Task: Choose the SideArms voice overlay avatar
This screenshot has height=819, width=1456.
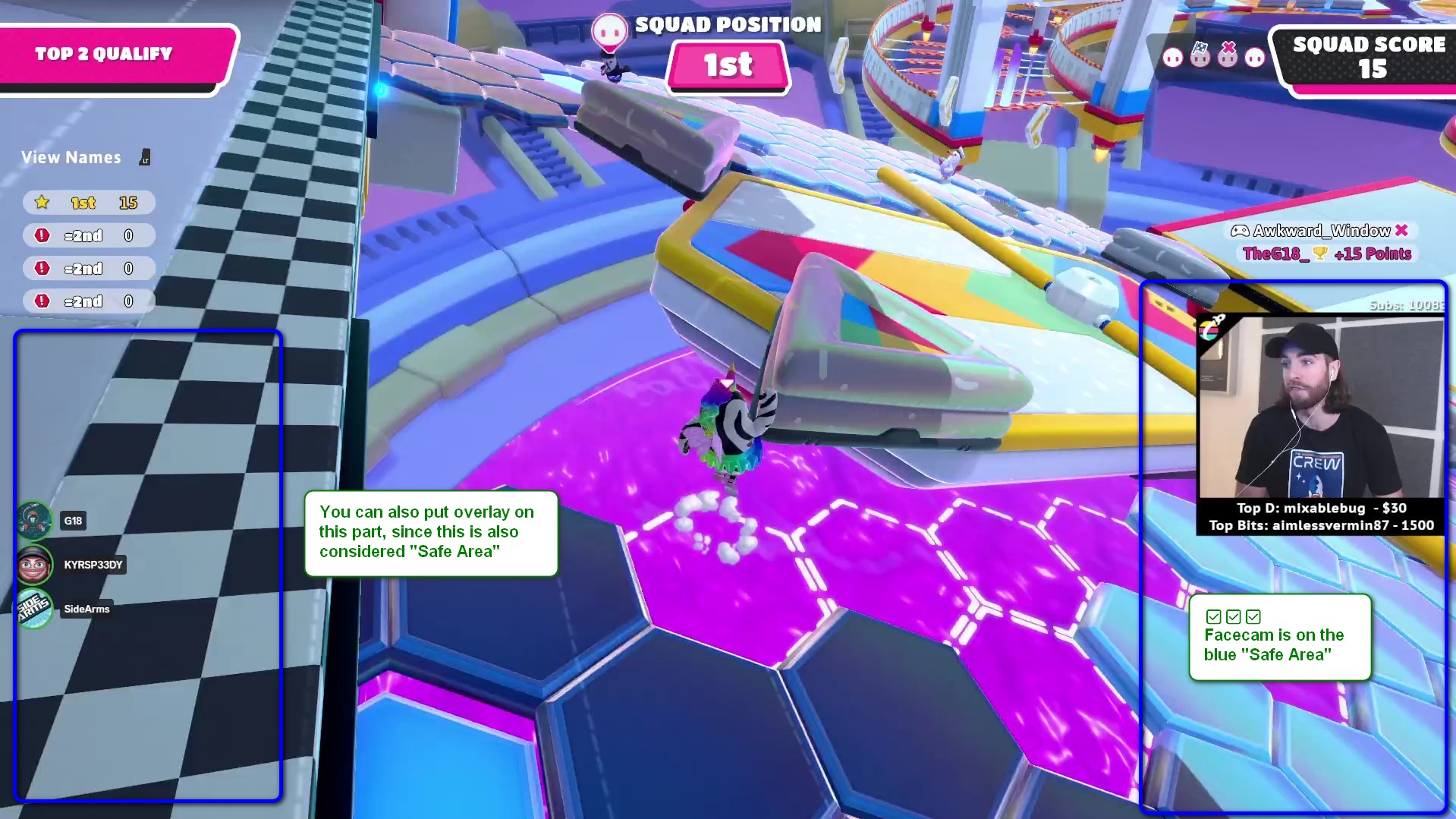Action: (x=34, y=608)
